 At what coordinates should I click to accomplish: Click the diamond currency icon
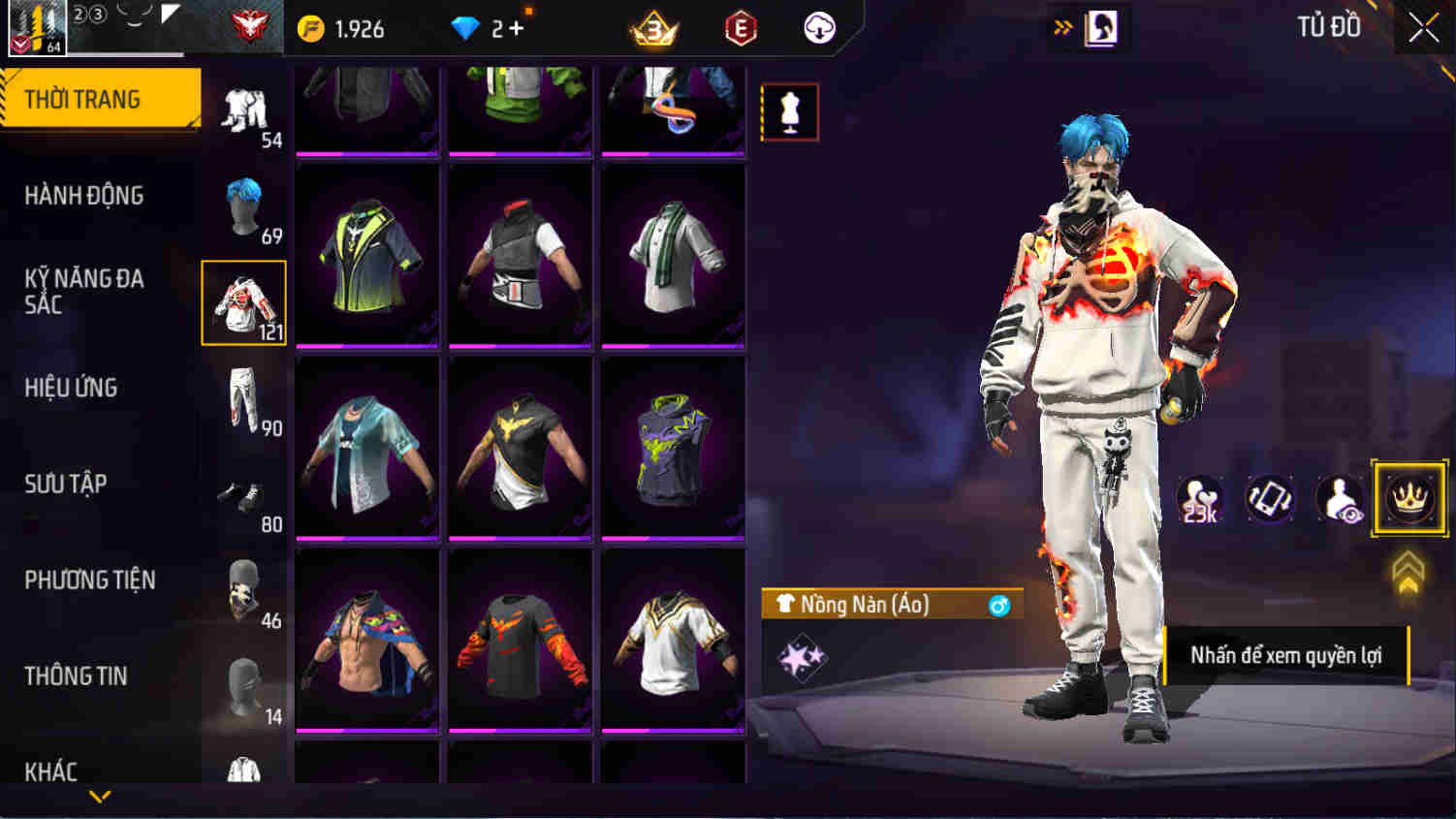click(x=466, y=28)
